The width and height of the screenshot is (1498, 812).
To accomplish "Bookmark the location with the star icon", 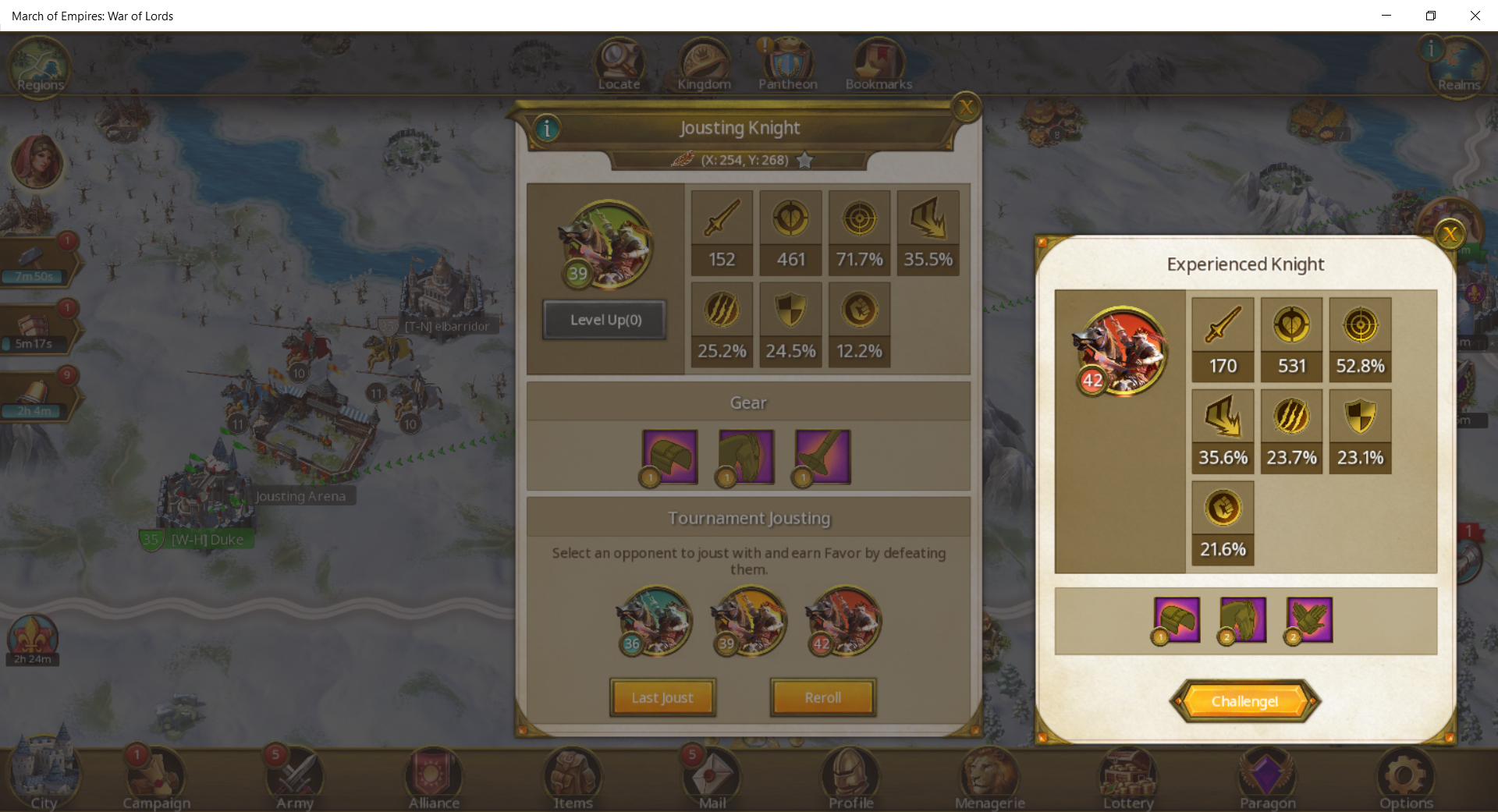I will pyautogui.click(x=805, y=160).
